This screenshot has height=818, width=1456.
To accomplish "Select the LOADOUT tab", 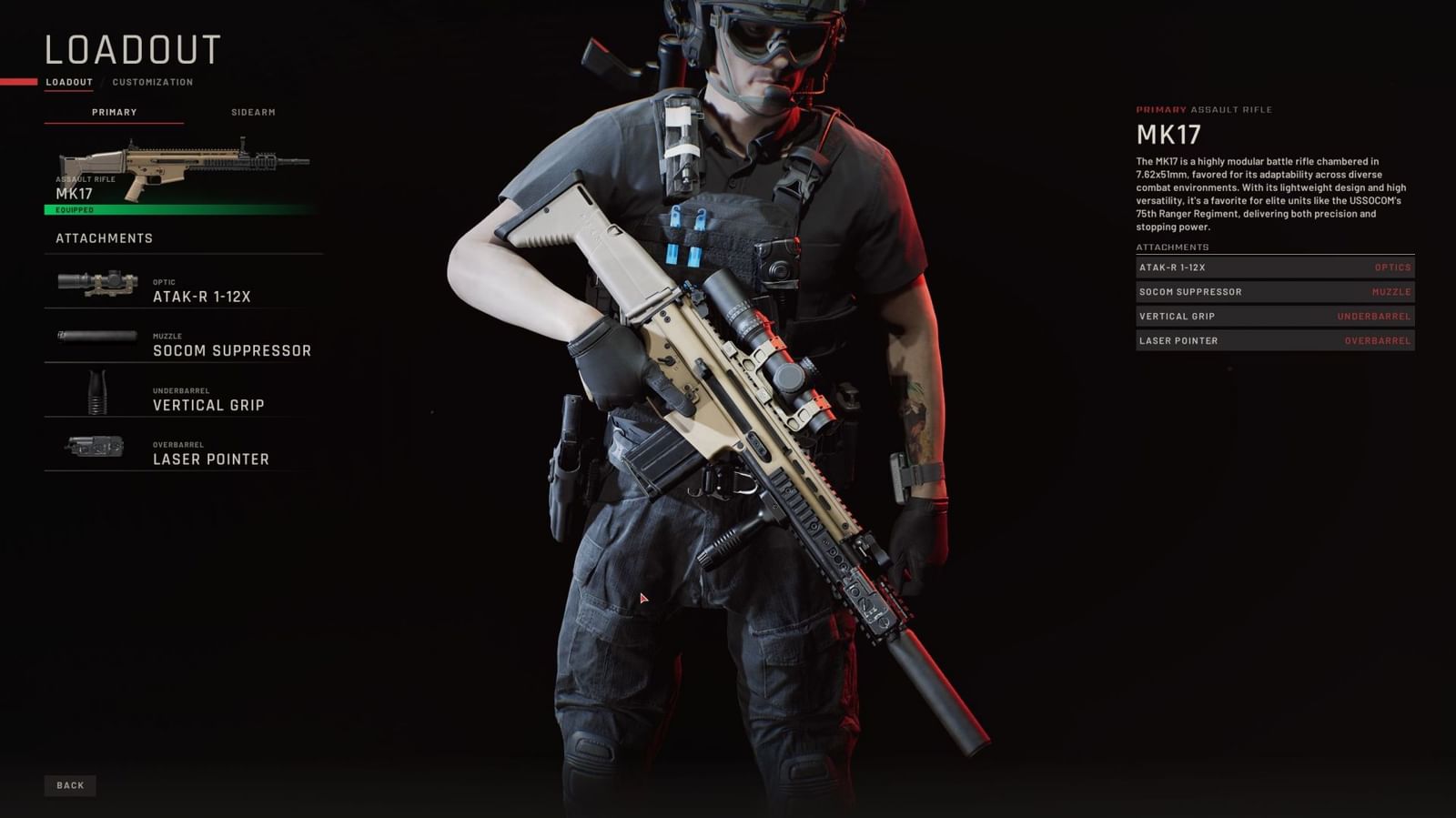I will tap(68, 81).
